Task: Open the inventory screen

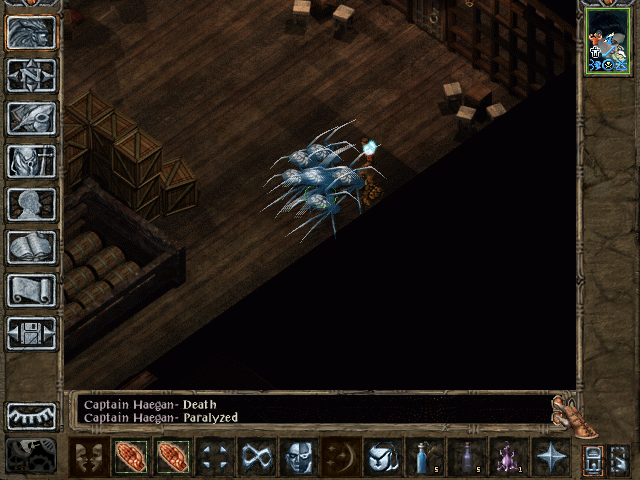Action: tap(31, 161)
